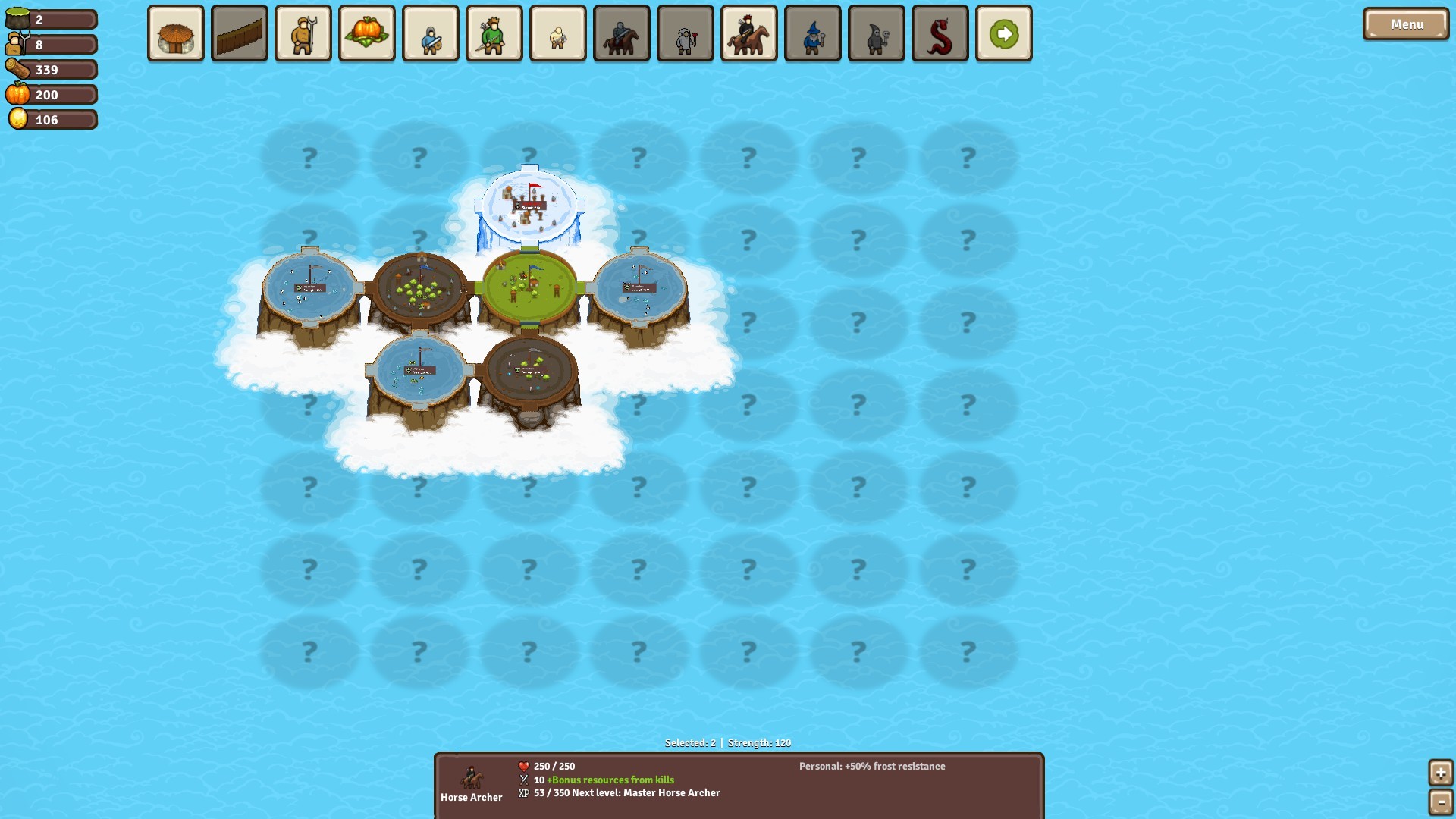Image resolution: width=1456 pixels, height=819 pixels.
Task: Select the red serpent icon
Action: click(940, 33)
